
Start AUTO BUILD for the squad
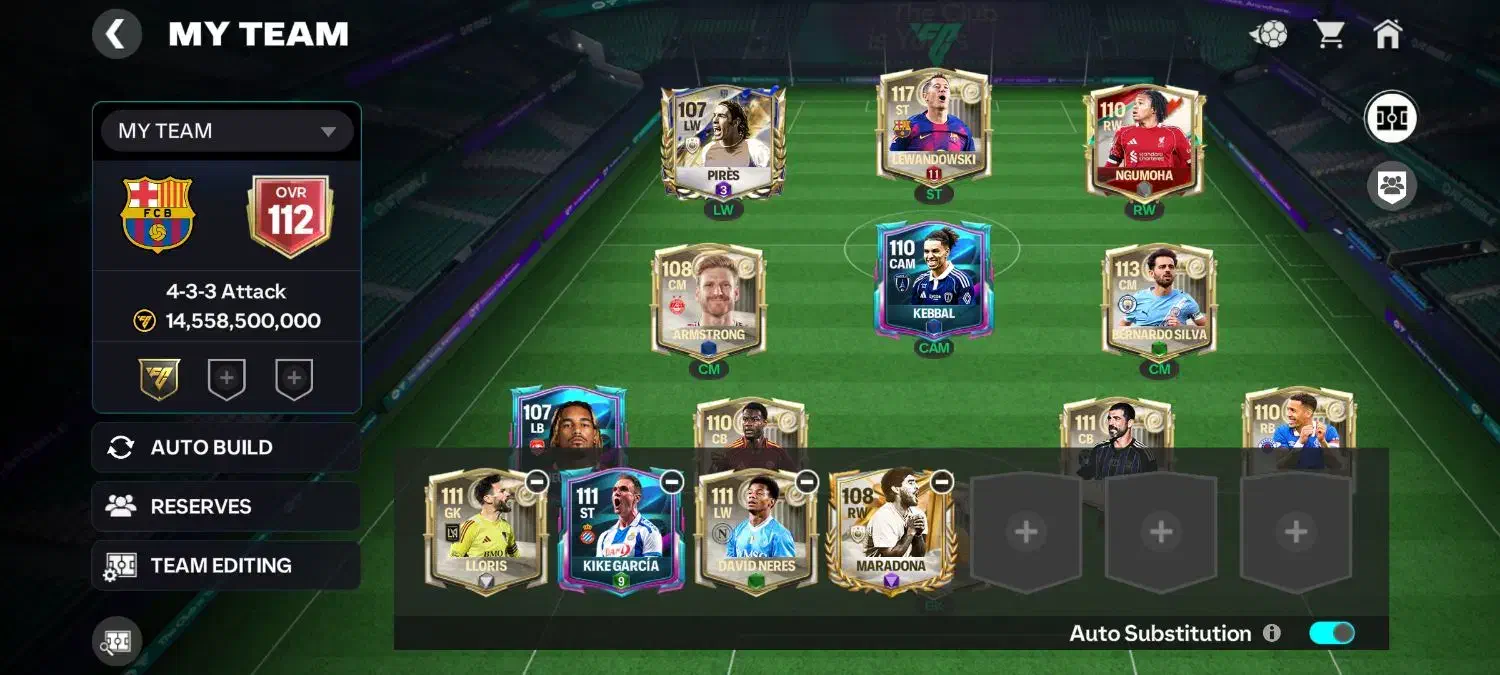226,447
